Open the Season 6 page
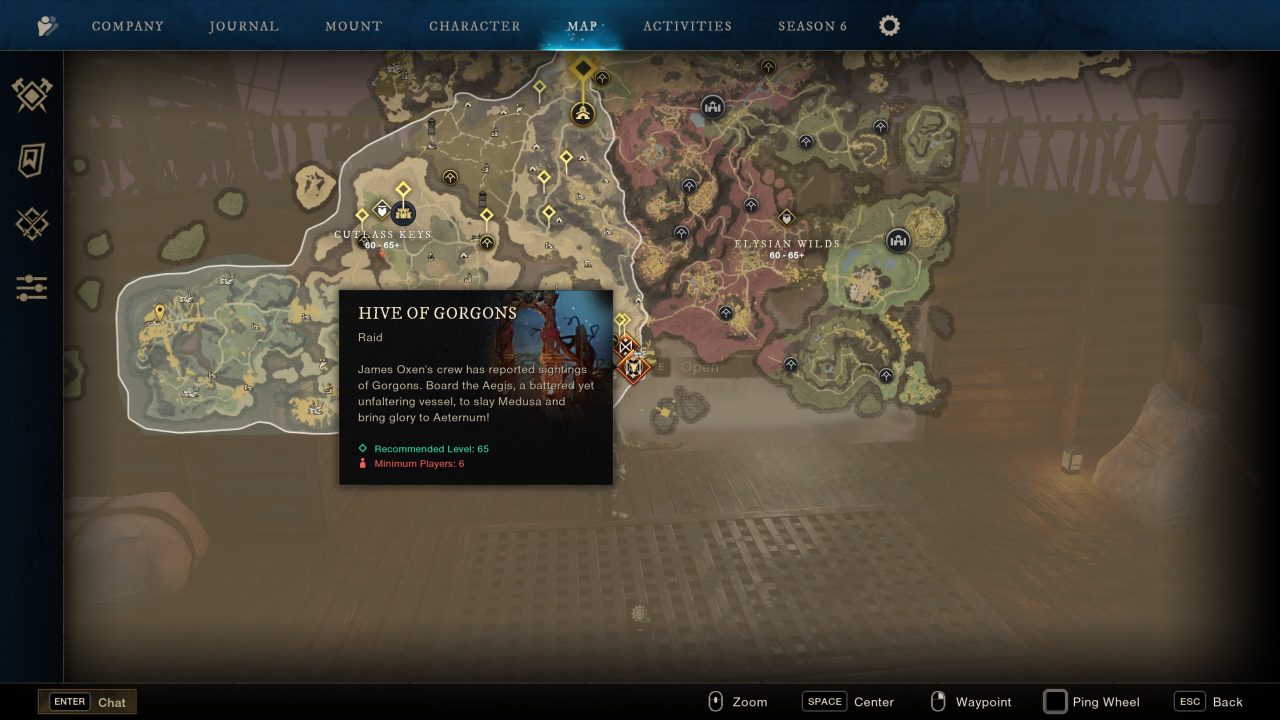This screenshot has width=1280, height=720. click(812, 25)
